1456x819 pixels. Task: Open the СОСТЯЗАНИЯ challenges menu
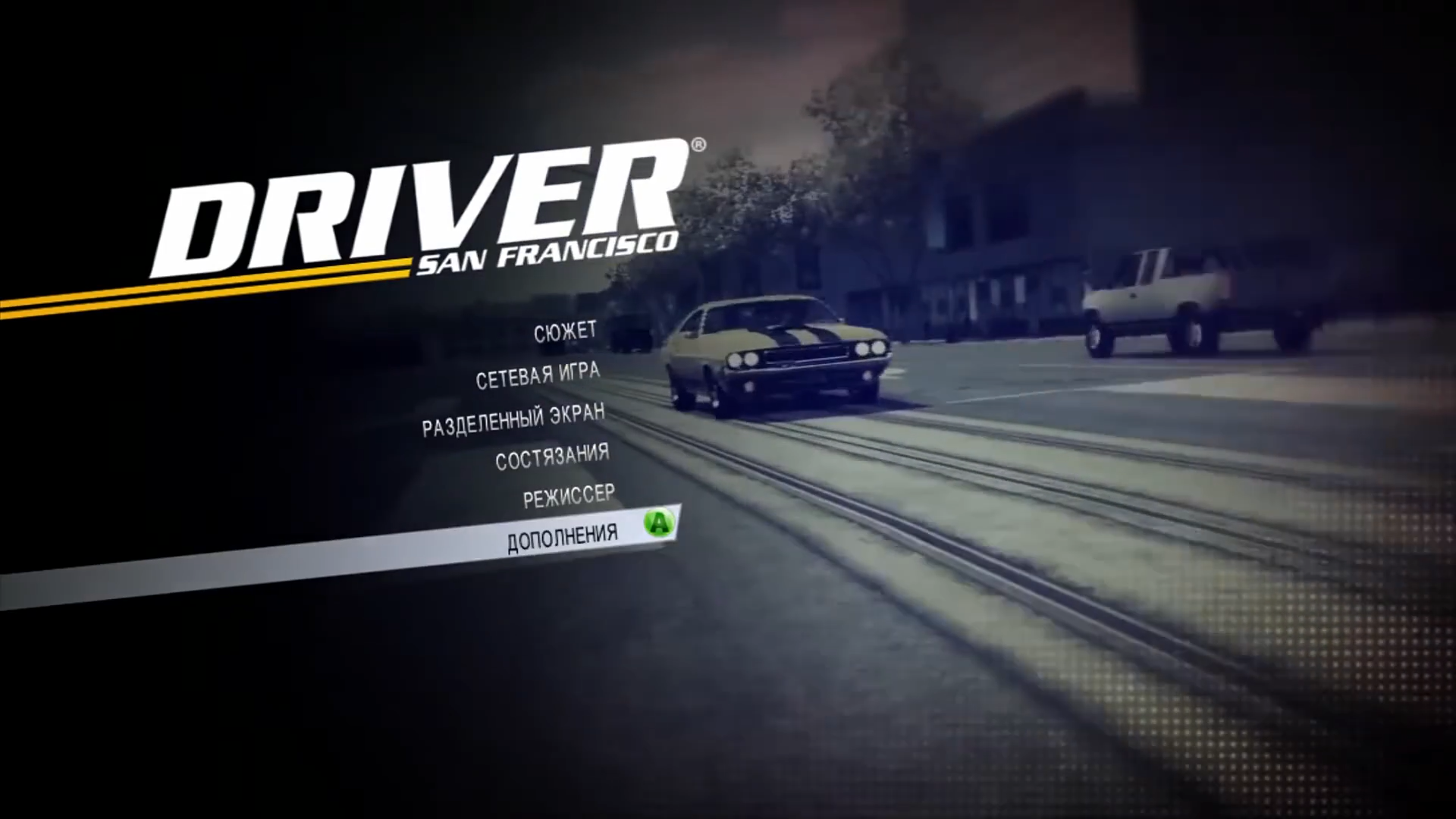[552, 457]
